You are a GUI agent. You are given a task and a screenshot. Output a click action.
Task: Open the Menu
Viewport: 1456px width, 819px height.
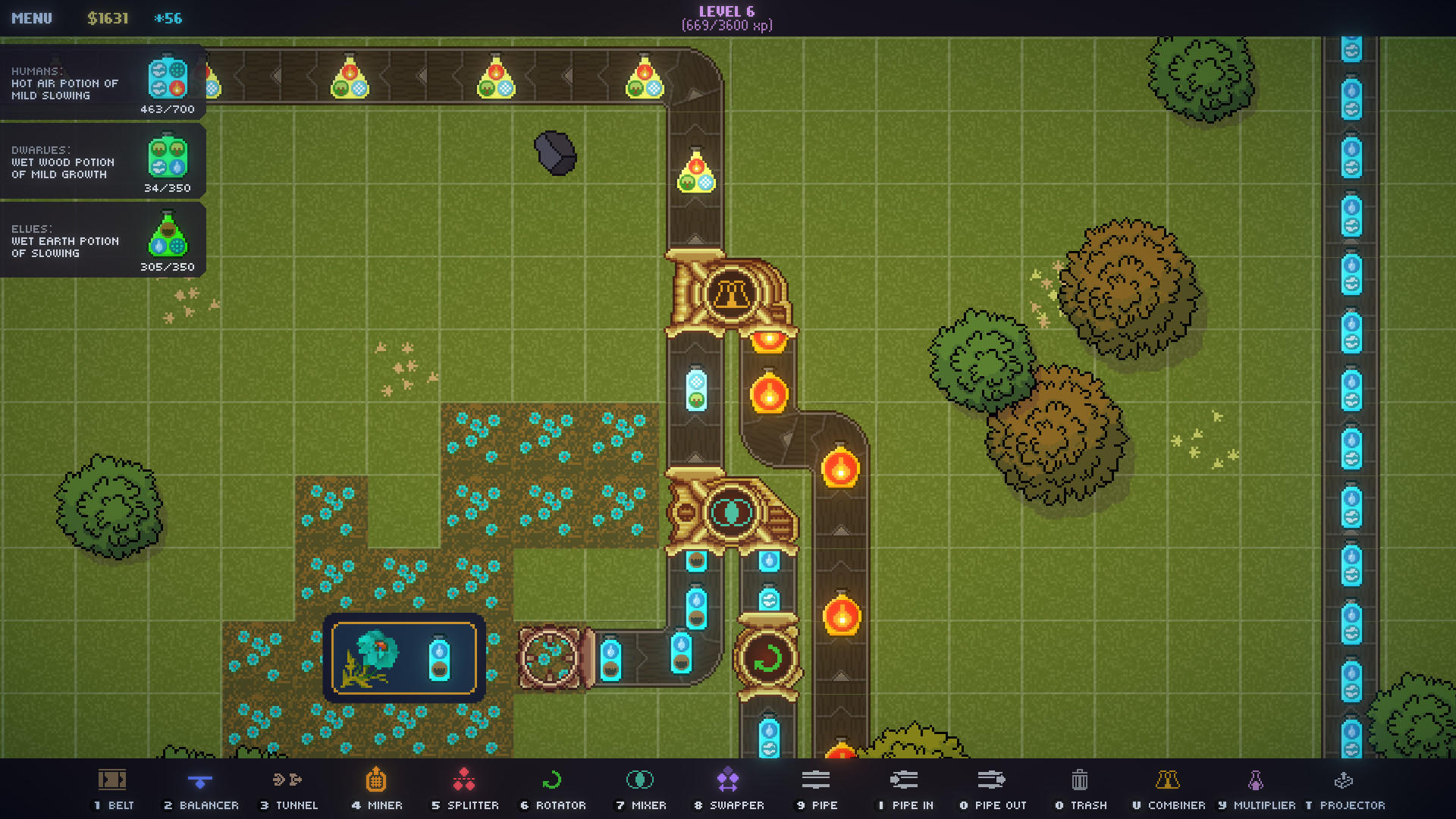pos(33,18)
